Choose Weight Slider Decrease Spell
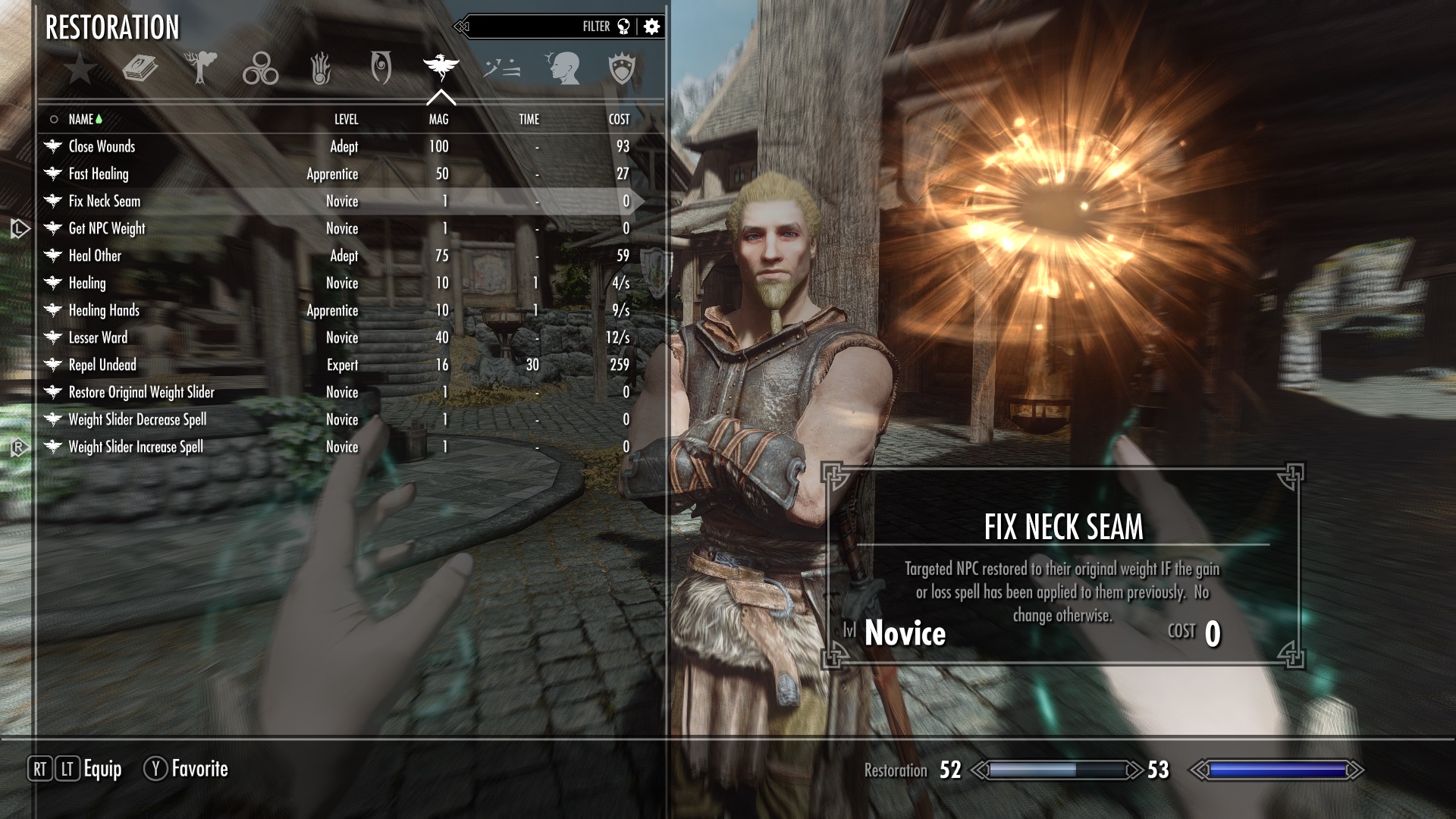 [x=137, y=419]
